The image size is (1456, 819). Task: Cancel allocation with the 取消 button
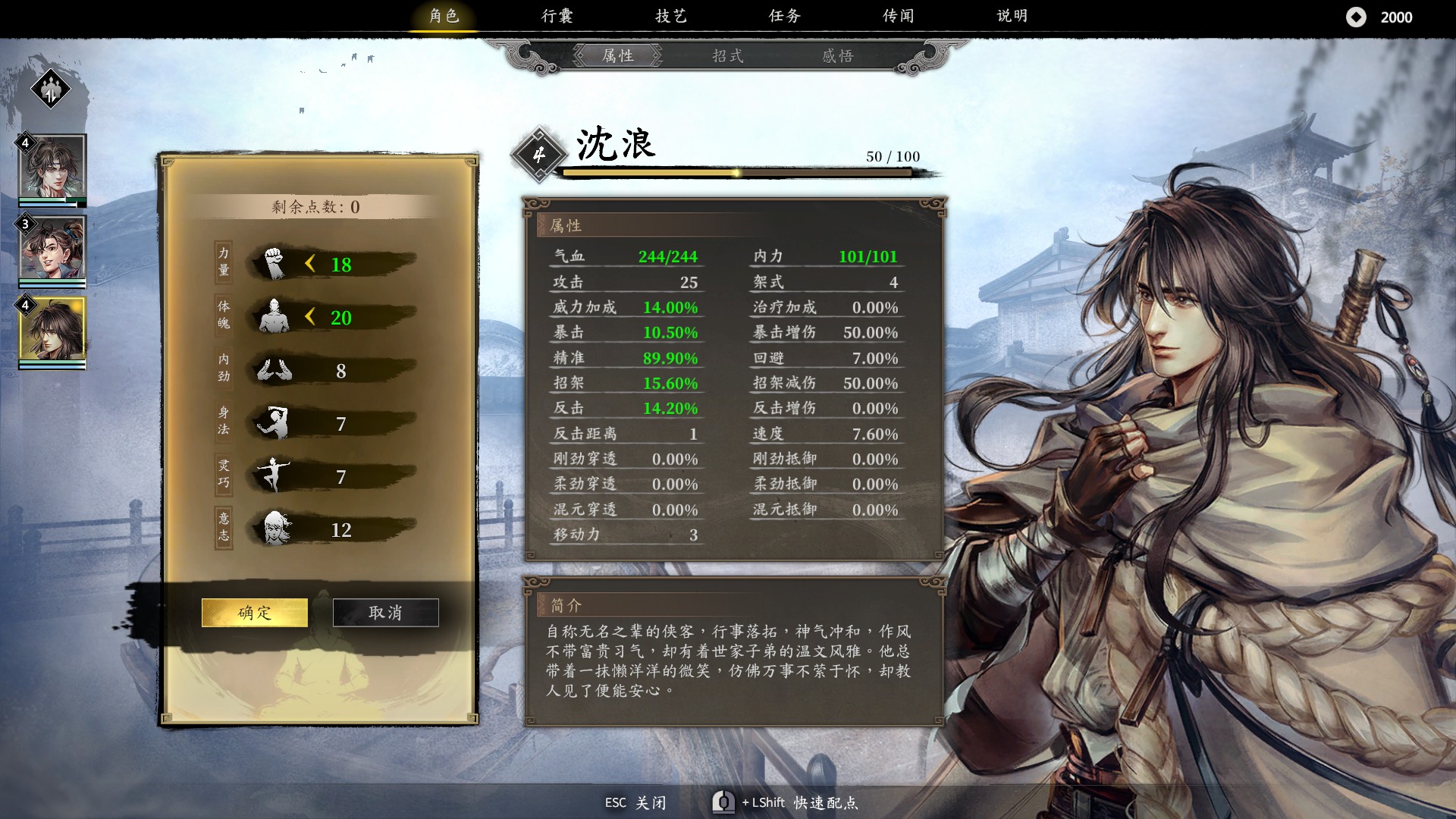pos(385,612)
